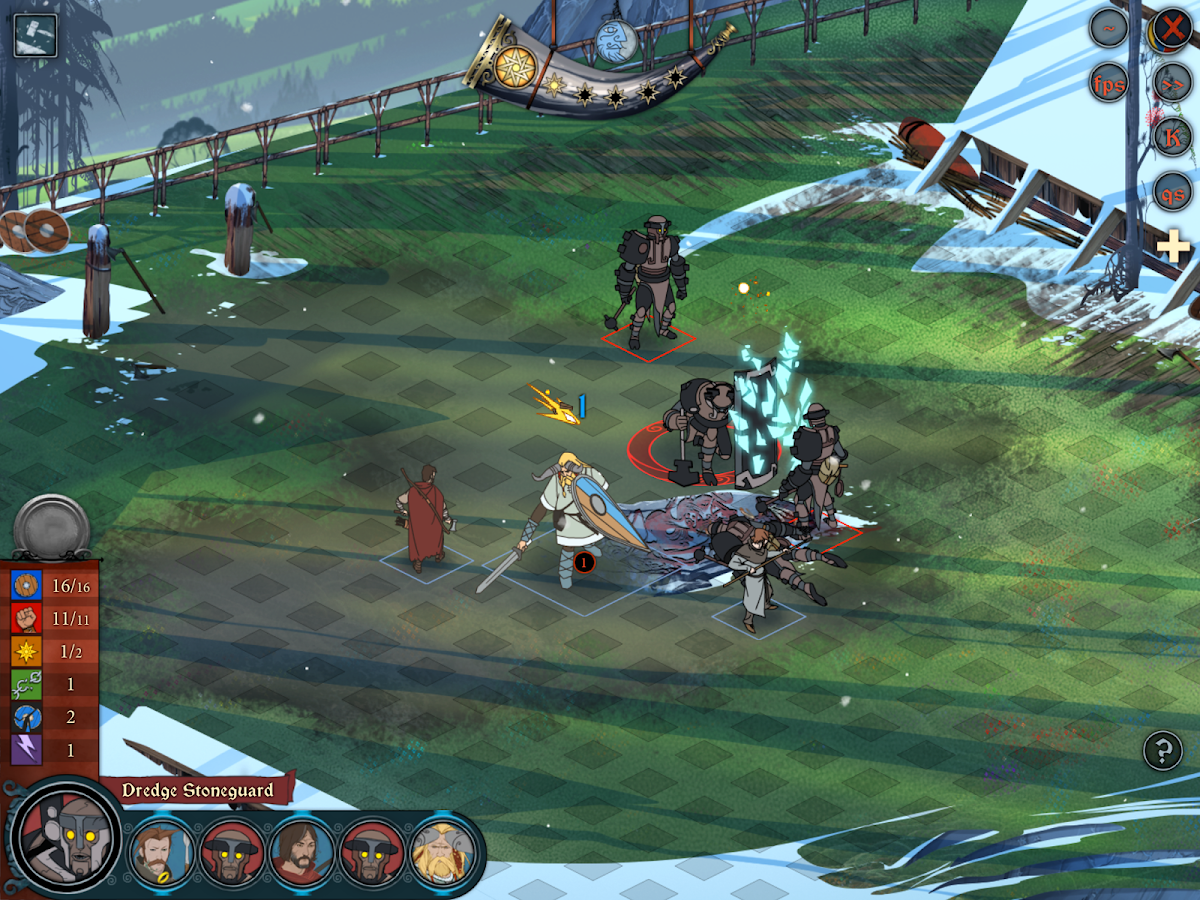This screenshot has height=900, width=1200.
Task: Select the brown-haired archer turn portrait
Action: click(x=163, y=850)
